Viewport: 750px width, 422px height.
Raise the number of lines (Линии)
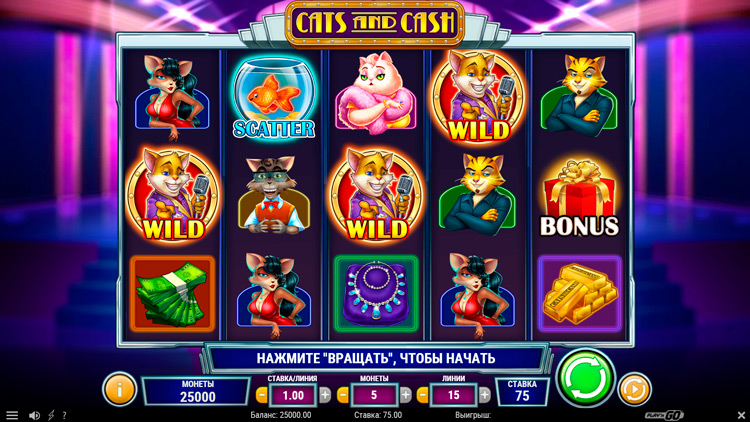pos(486,395)
